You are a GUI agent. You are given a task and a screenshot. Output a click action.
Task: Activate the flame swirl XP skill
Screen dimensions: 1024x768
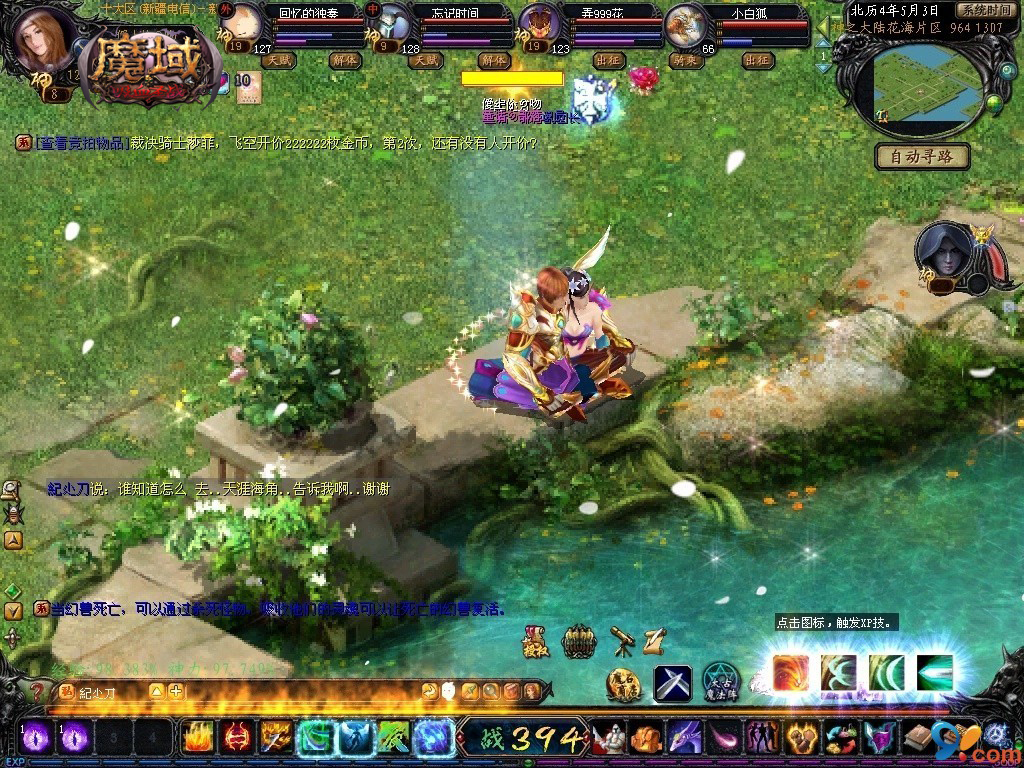click(791, 672)
